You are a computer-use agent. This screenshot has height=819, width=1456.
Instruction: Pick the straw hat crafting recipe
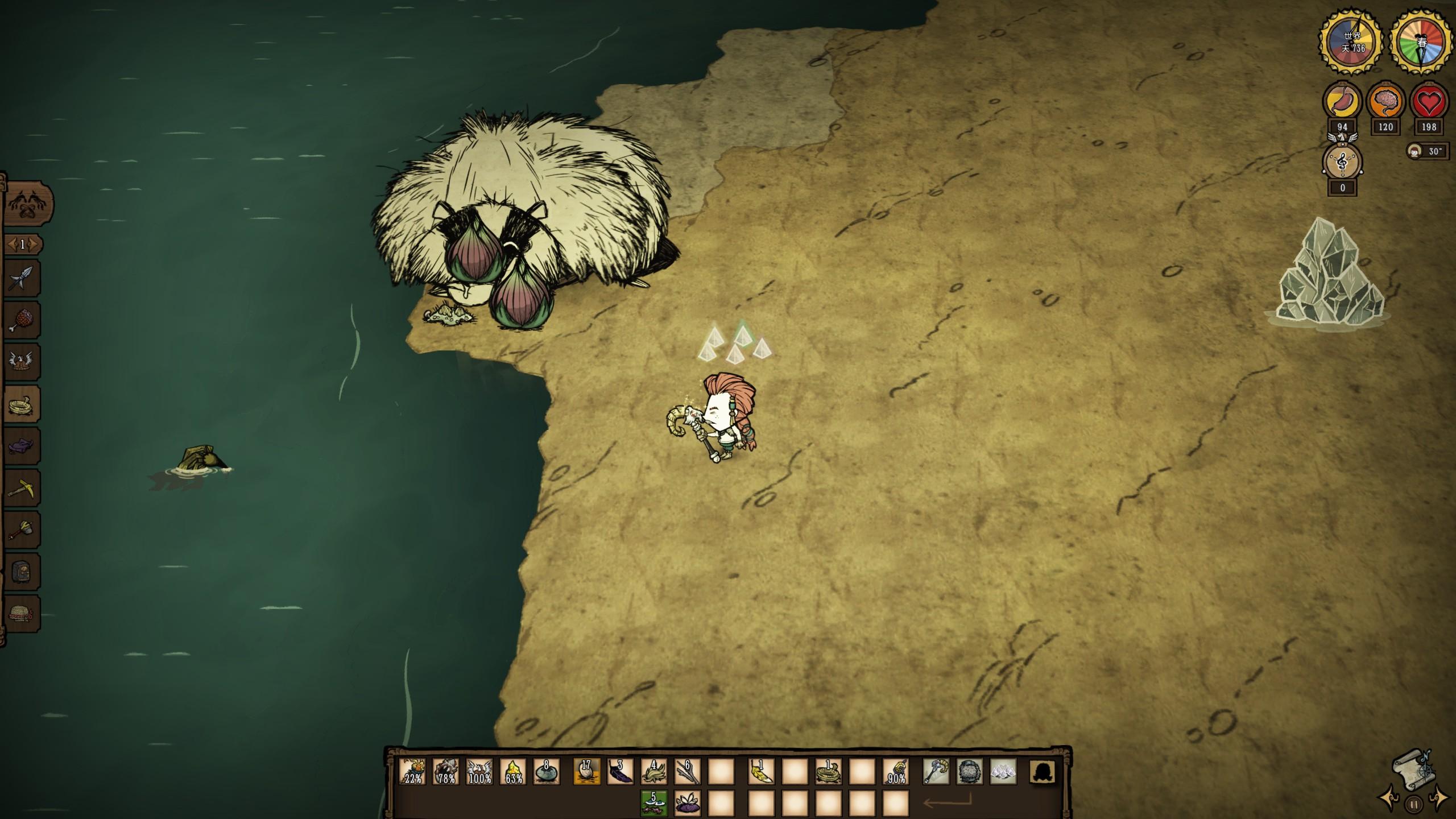23,614
